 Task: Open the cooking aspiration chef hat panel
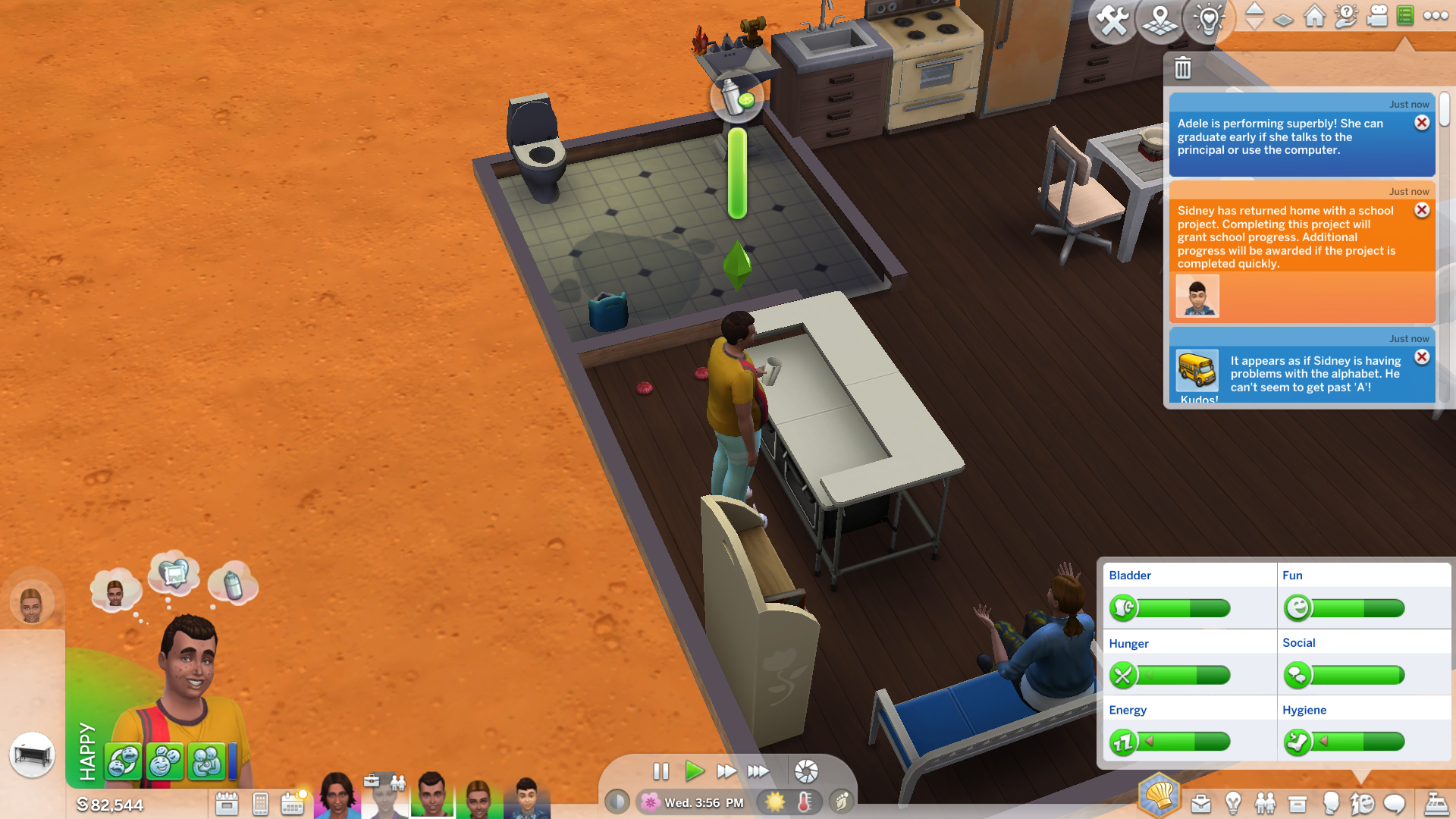(1158, 795)
